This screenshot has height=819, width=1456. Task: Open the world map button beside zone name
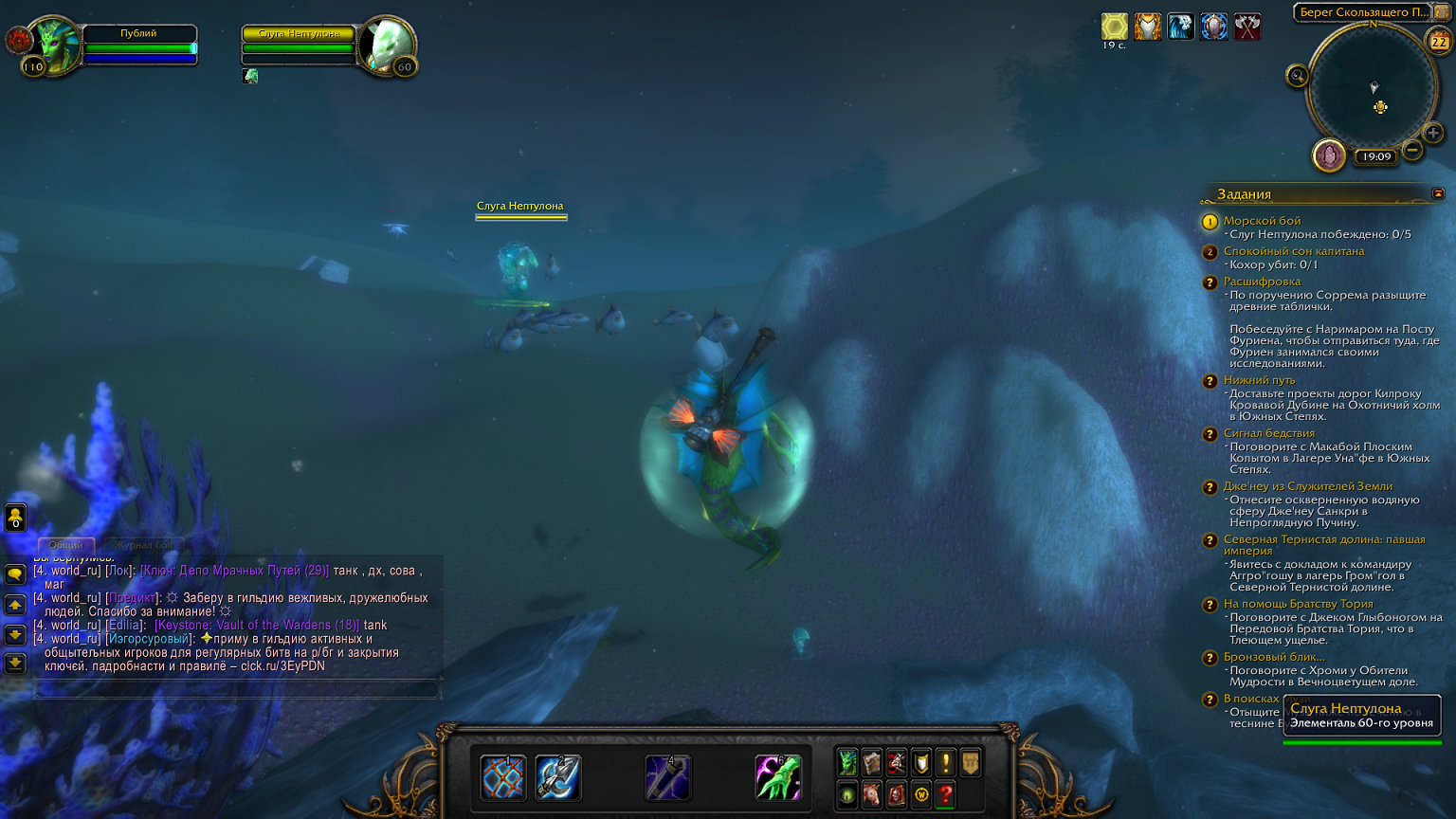(x=1442, y=12)
